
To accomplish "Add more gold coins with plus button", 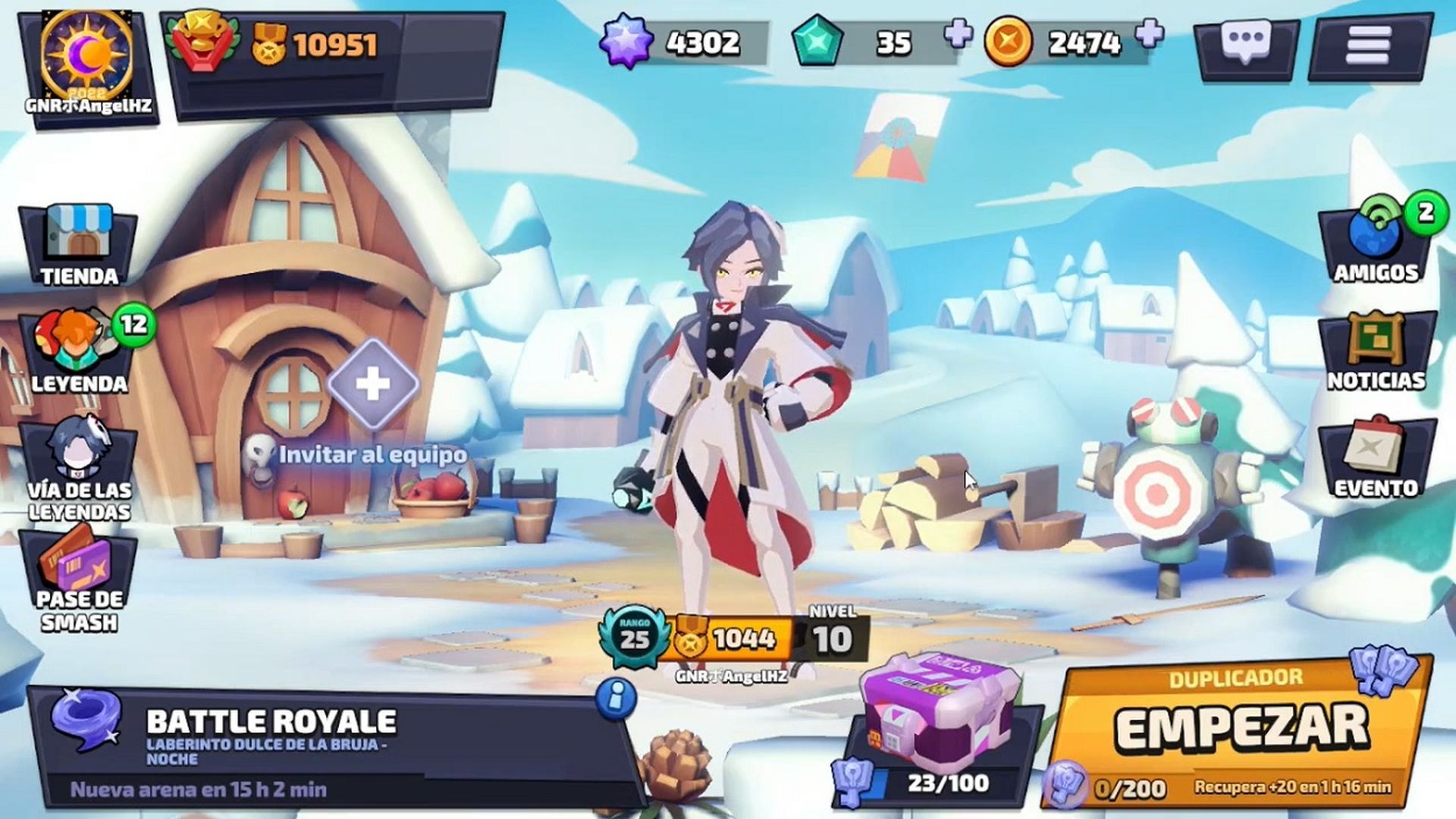I will click(x=1150, y=34).
